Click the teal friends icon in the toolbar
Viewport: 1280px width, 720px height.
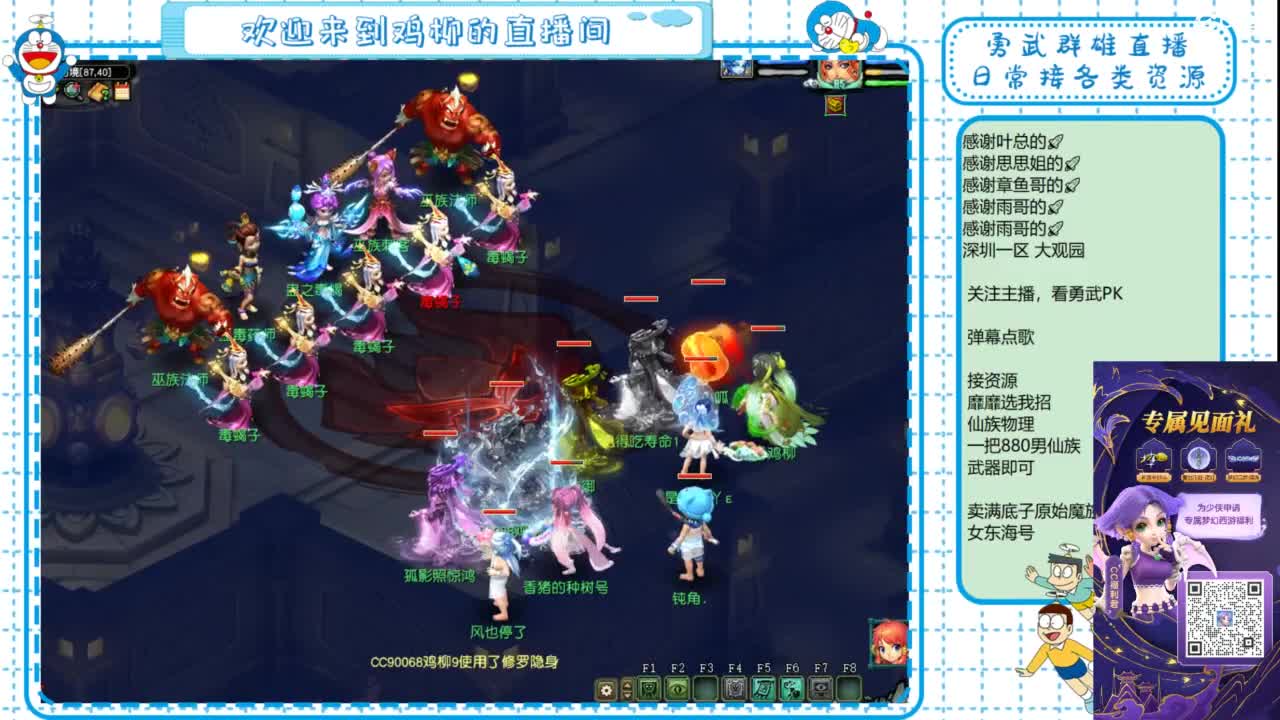point(791,689)
